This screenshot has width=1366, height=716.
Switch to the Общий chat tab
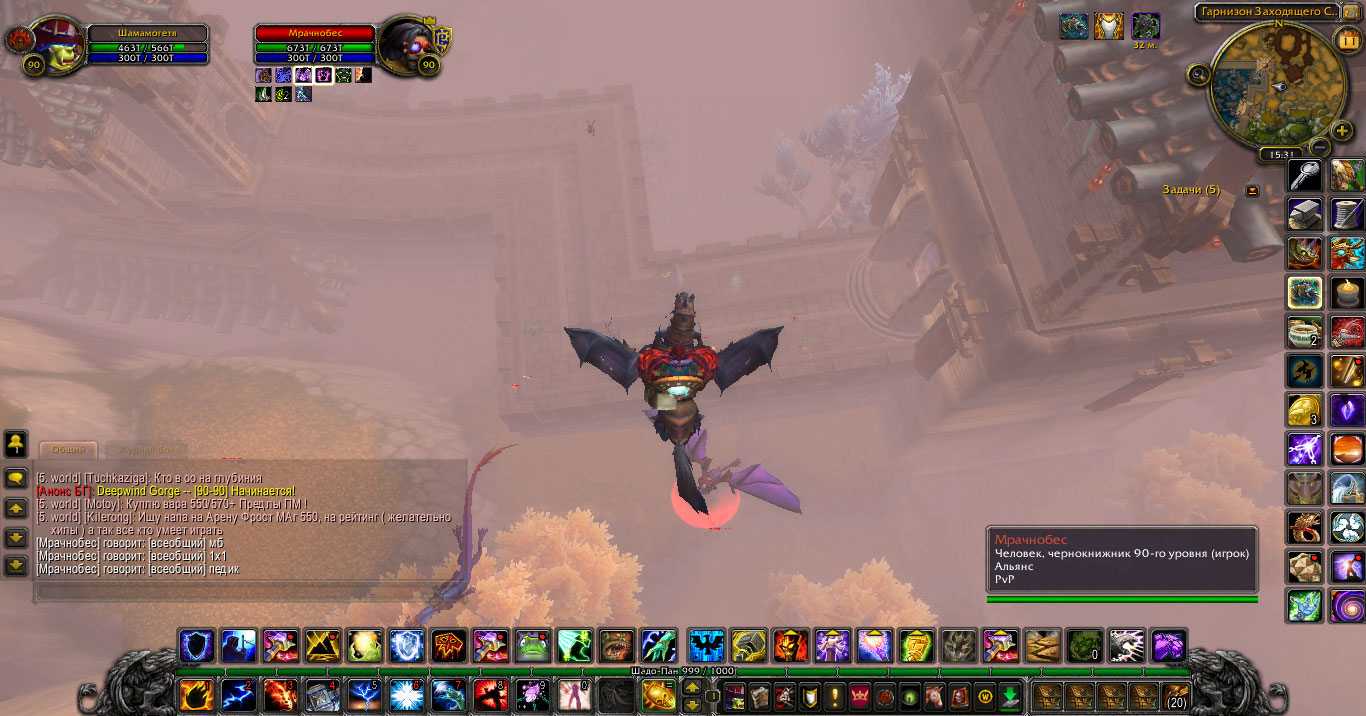(68, 450)
